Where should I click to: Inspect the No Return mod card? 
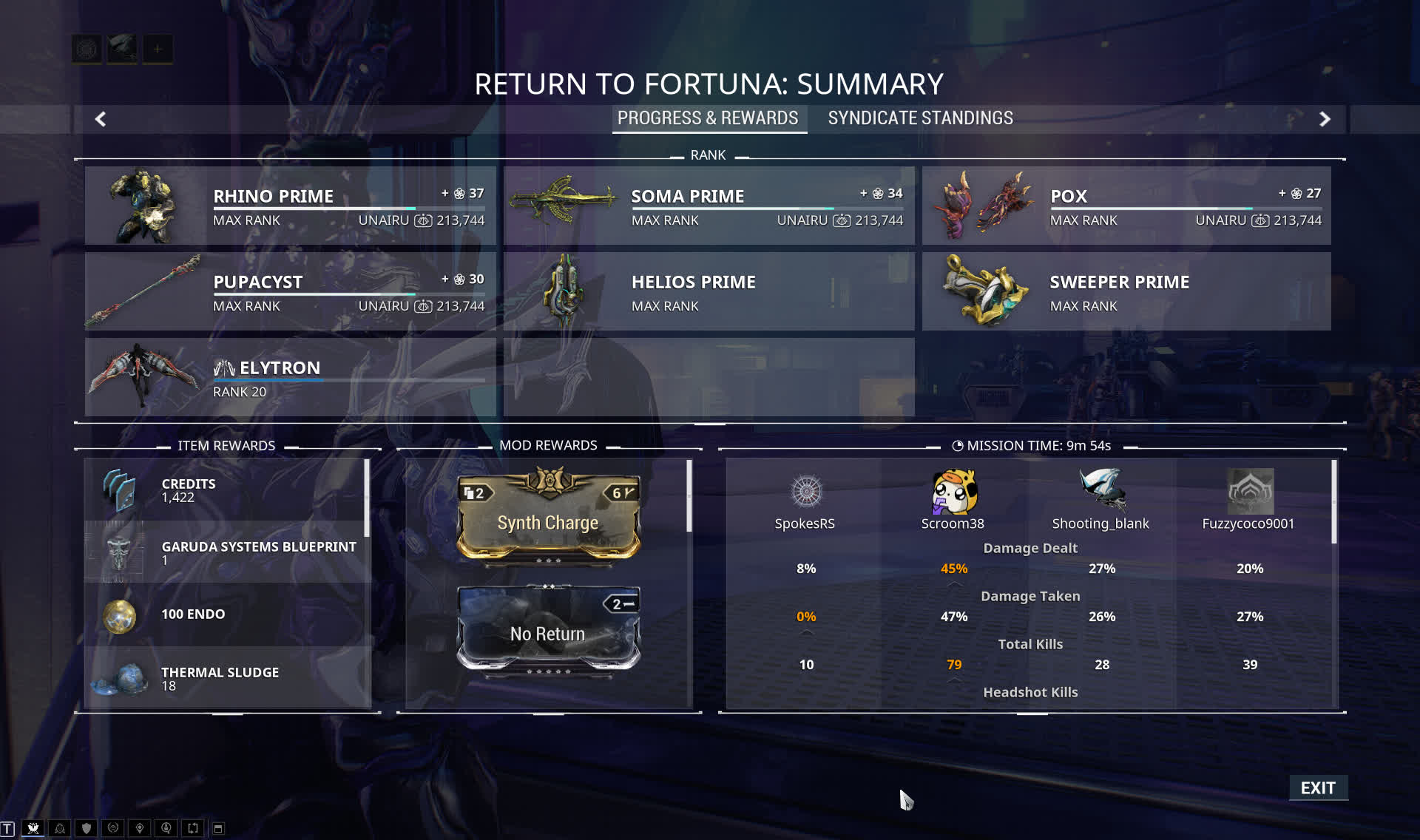pos(548,630)
